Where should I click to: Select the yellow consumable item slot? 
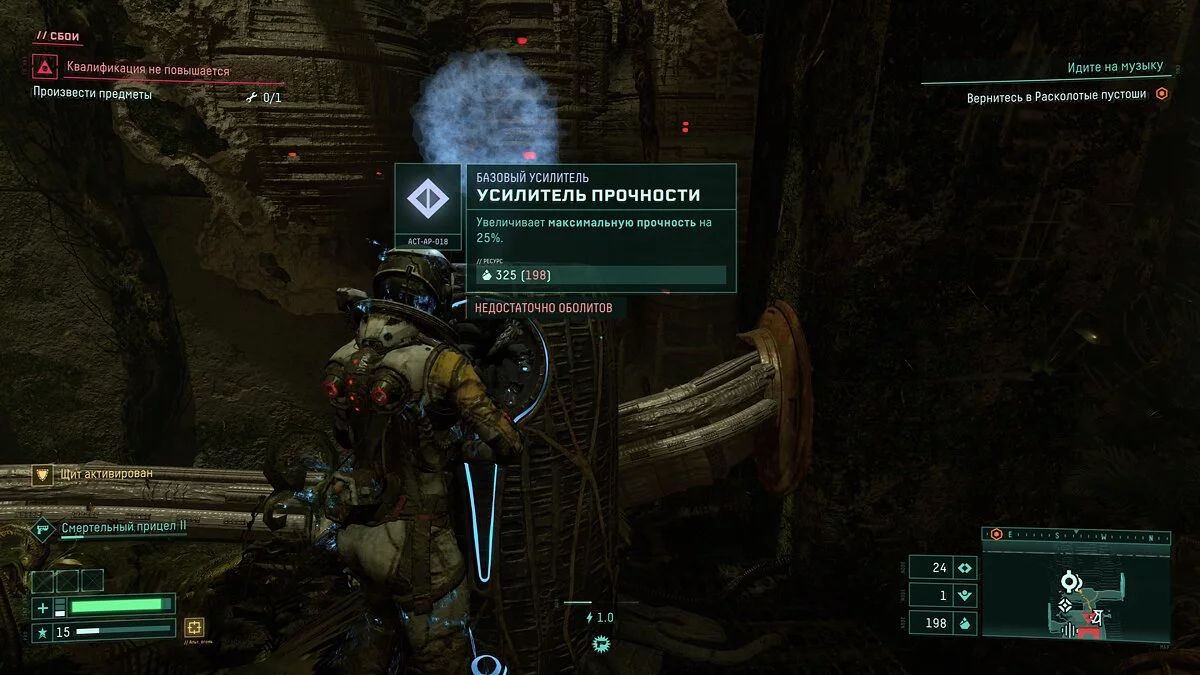195,627
